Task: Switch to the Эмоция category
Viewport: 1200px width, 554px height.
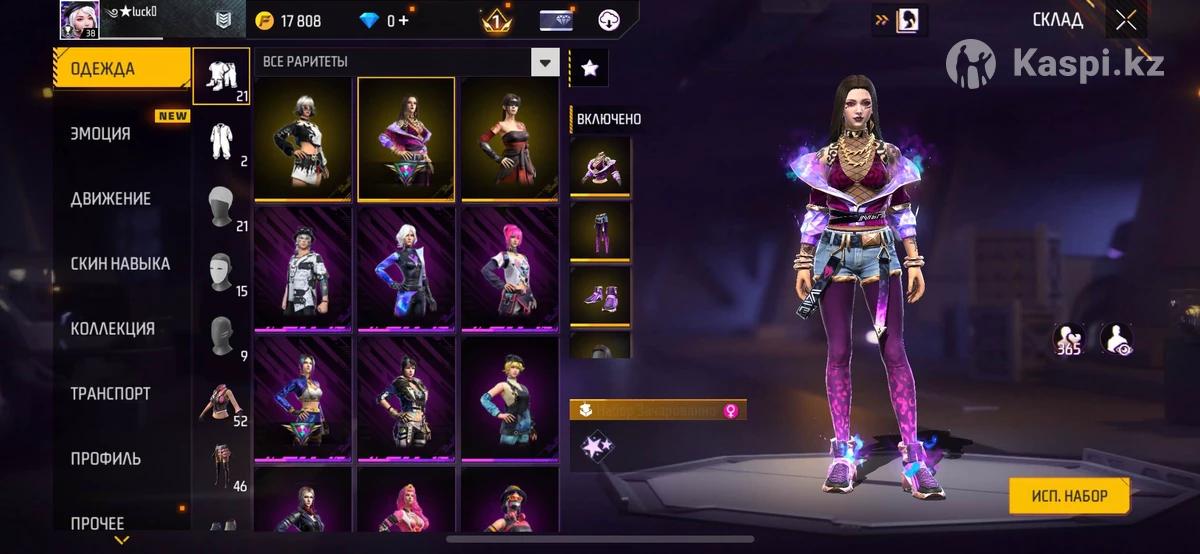Action: 101,134
